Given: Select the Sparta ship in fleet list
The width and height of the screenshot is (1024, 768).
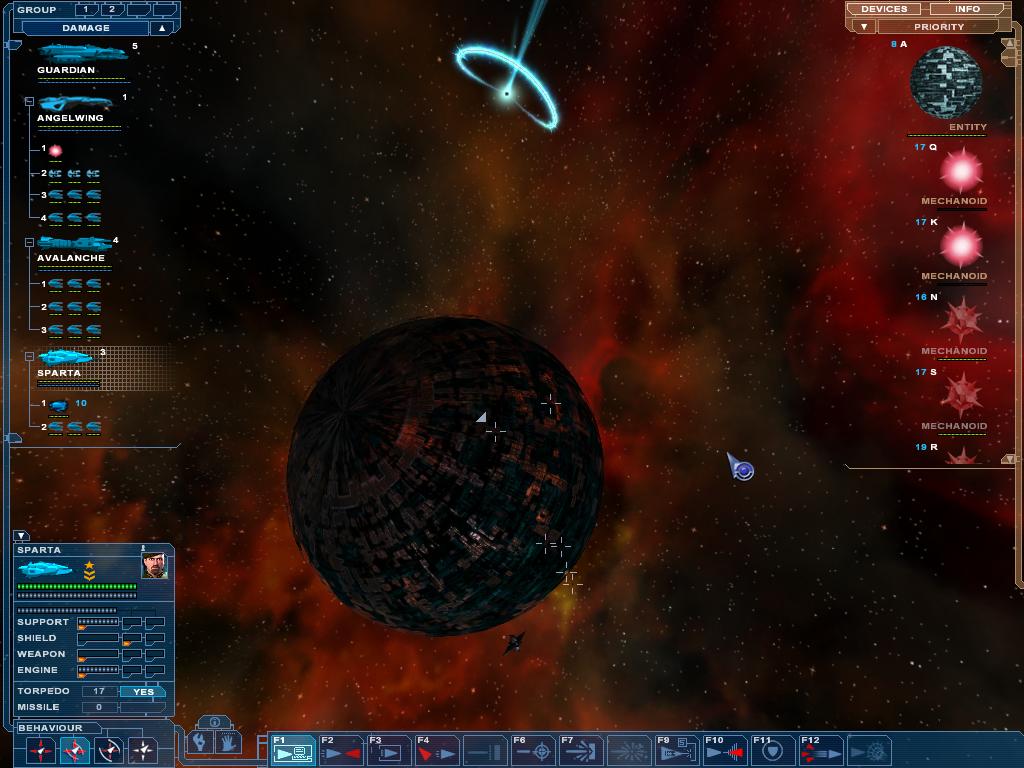Looking at the screenshot, I should 66,357.
